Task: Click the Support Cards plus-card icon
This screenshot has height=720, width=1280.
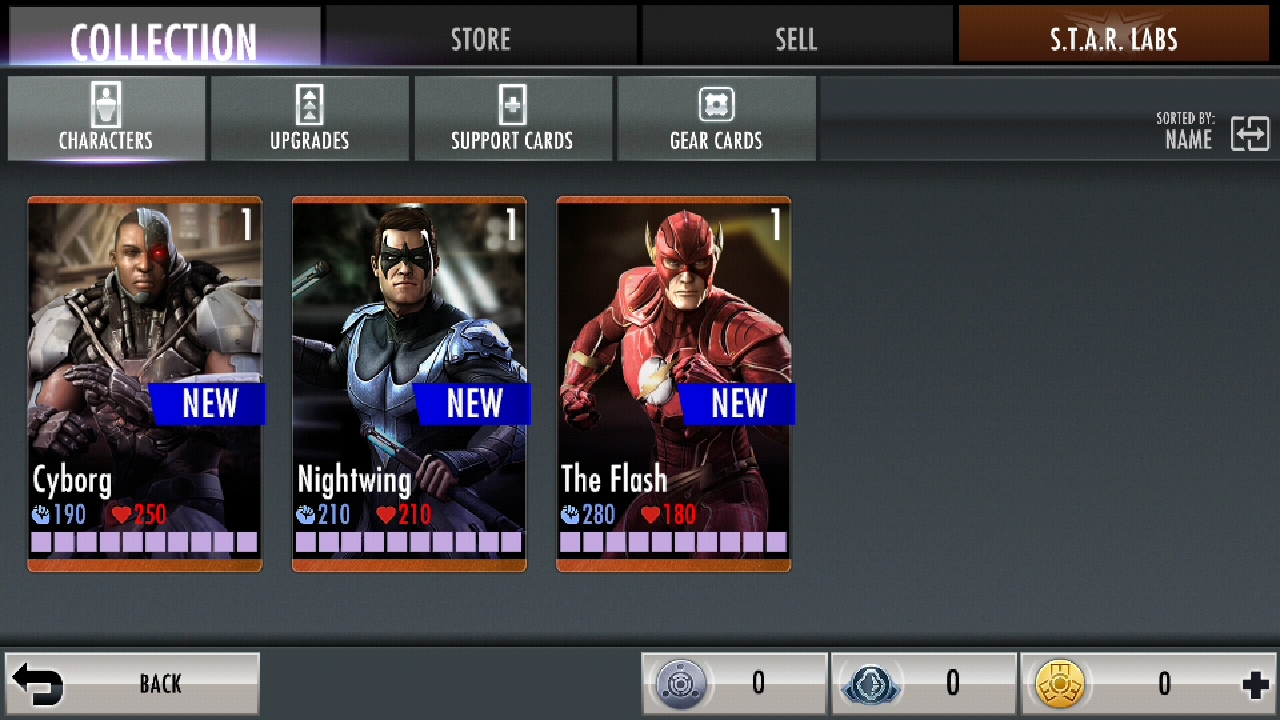Action: tap(513, 105)
